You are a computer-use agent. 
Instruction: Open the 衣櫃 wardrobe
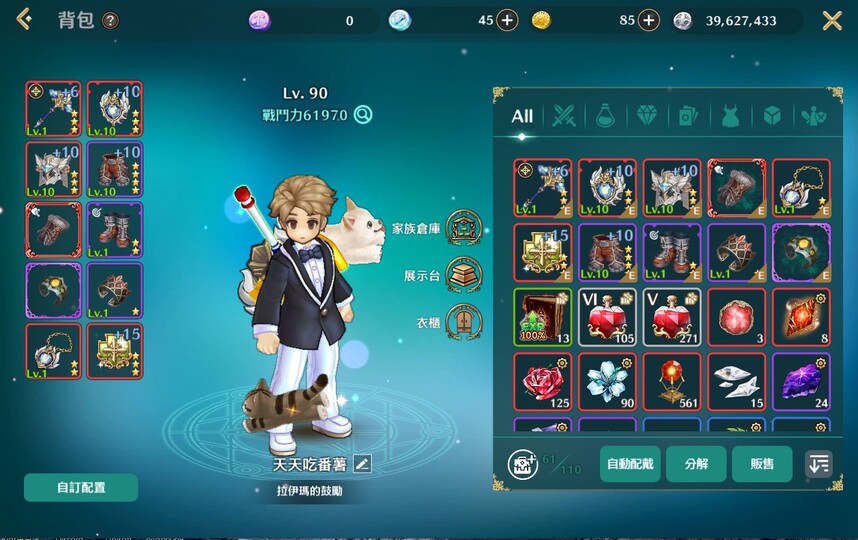[x=462, y=322]
